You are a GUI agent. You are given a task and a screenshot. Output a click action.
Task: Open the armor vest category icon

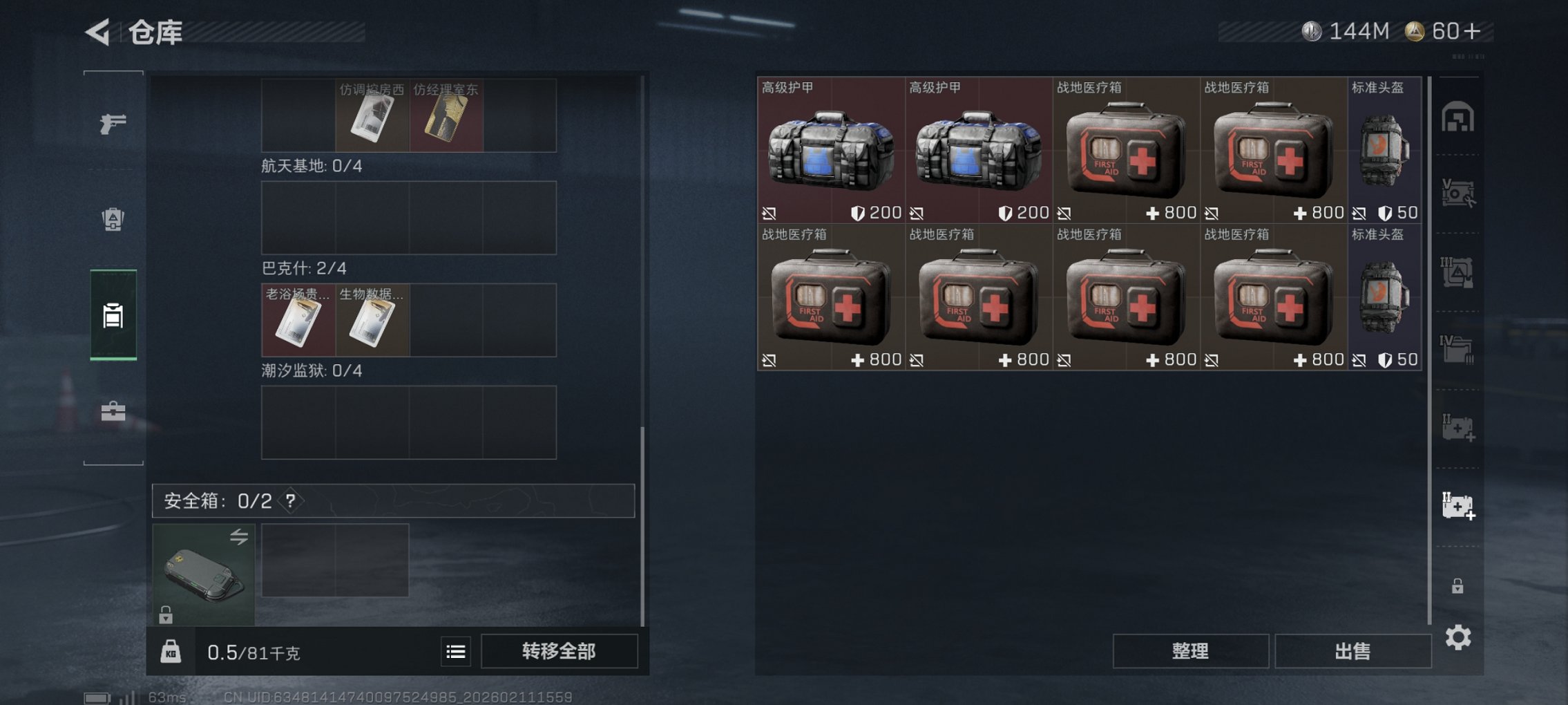pos(113,218)
